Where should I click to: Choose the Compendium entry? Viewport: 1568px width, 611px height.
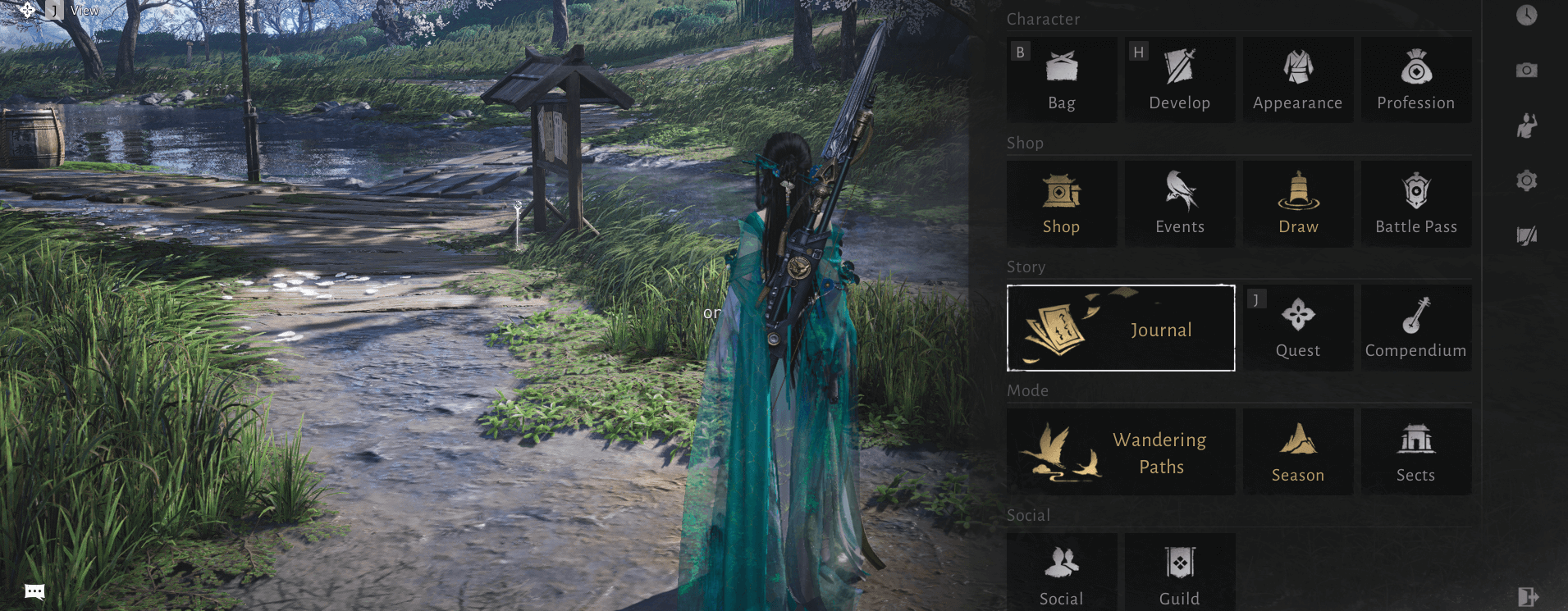click(1415, 328)
